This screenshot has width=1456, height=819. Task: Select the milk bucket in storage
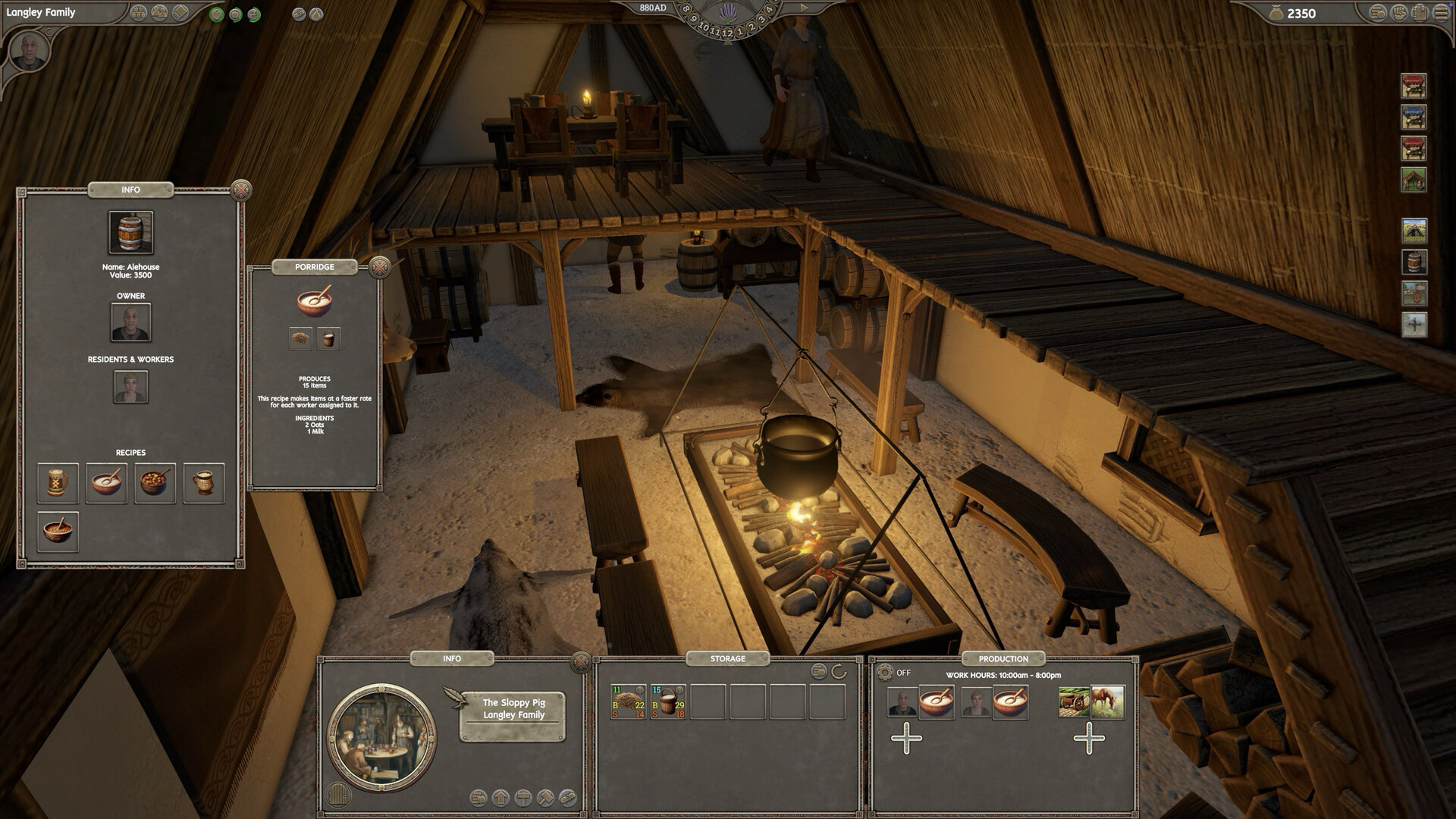coord(668,702)
